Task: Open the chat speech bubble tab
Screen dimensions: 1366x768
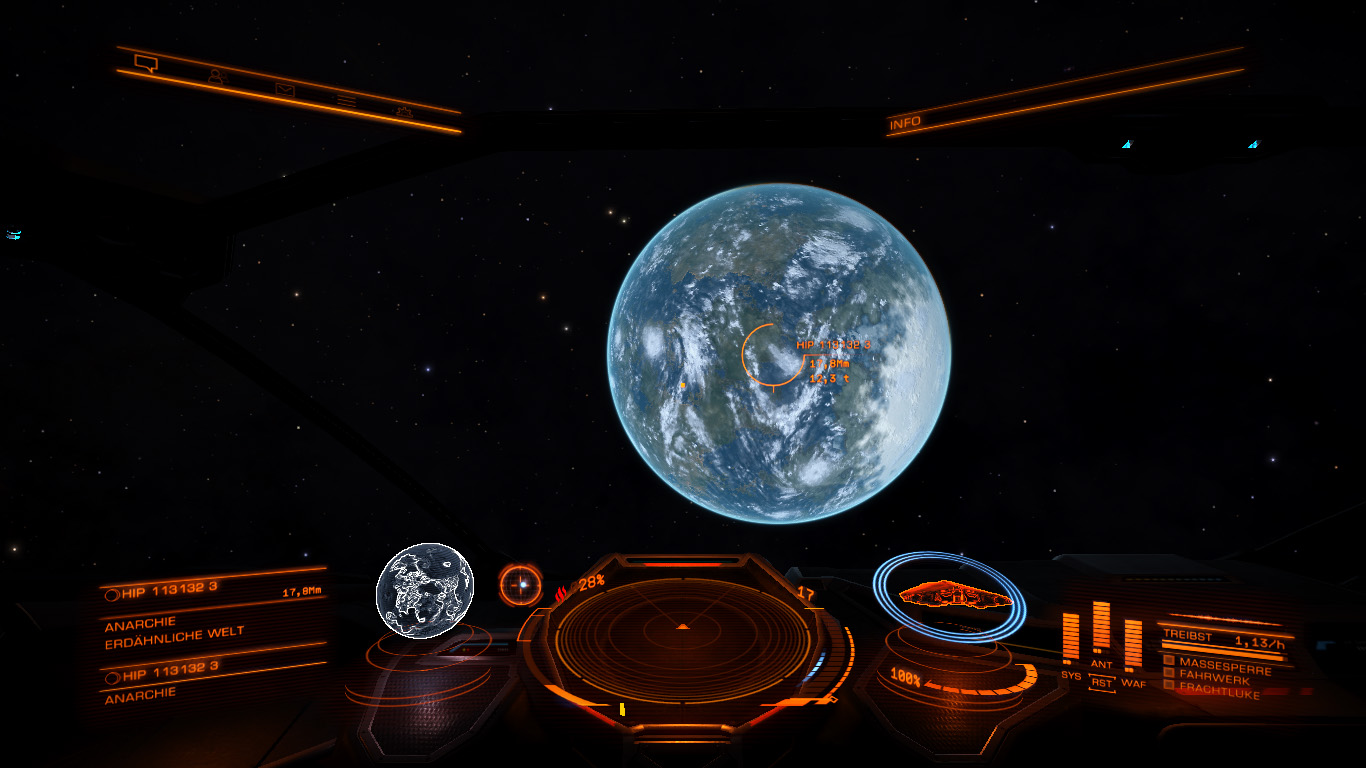Action: pos(146,65)
